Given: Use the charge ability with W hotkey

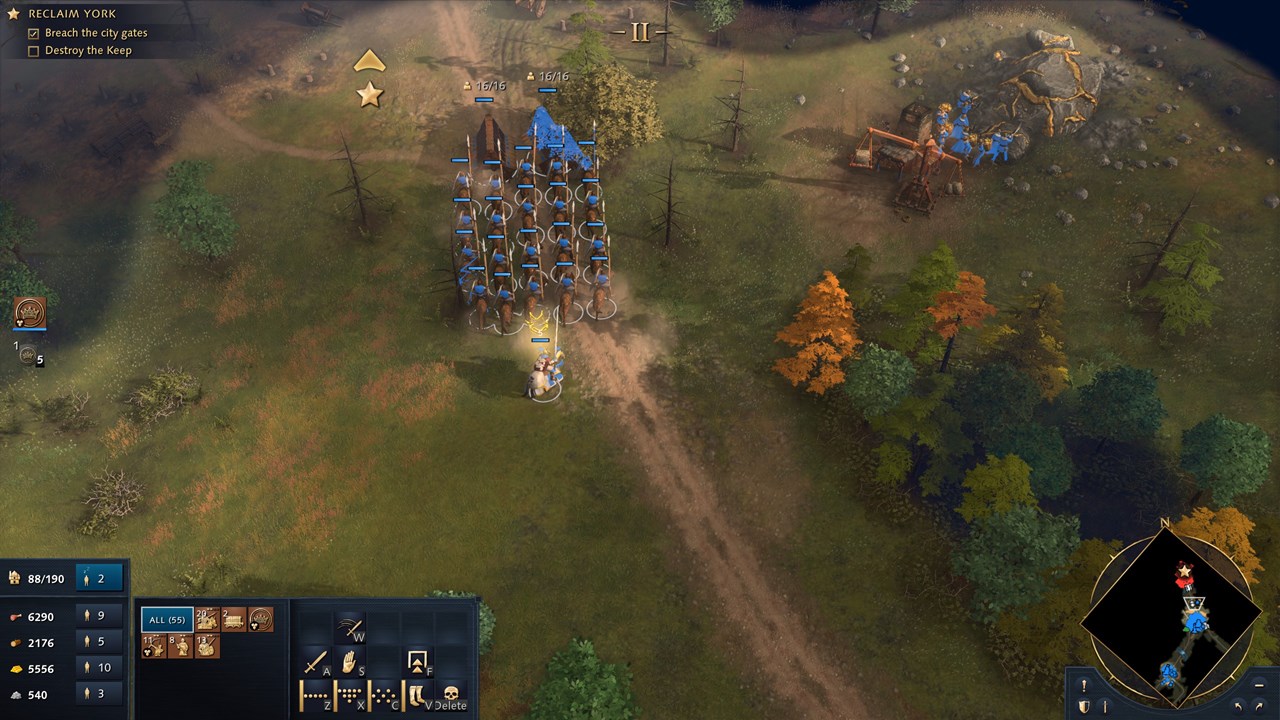Looking at the screenshot, I should [x=349, y=627].
